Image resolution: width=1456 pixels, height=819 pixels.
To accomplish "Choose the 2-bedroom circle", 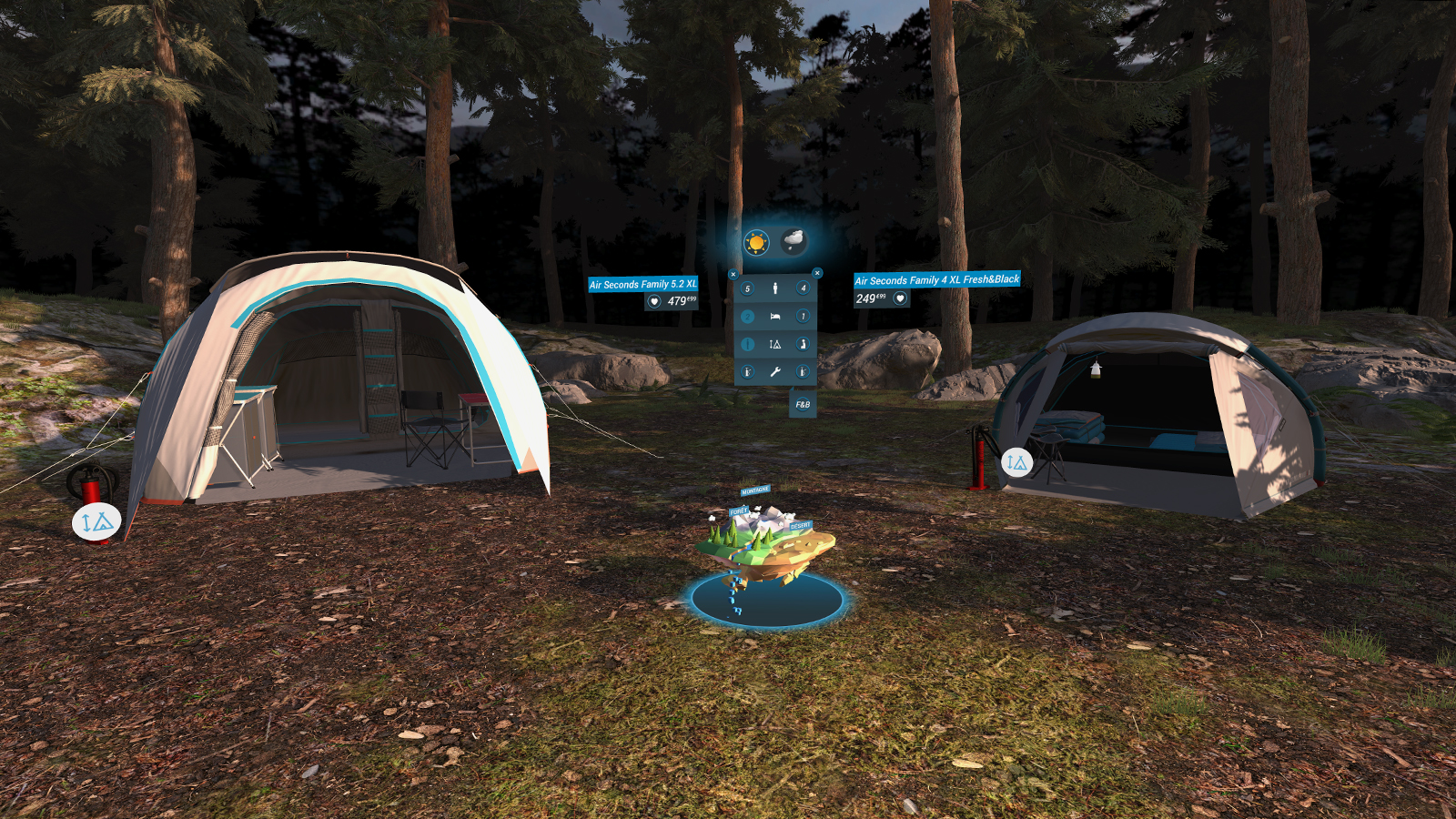I will point(747,317).
